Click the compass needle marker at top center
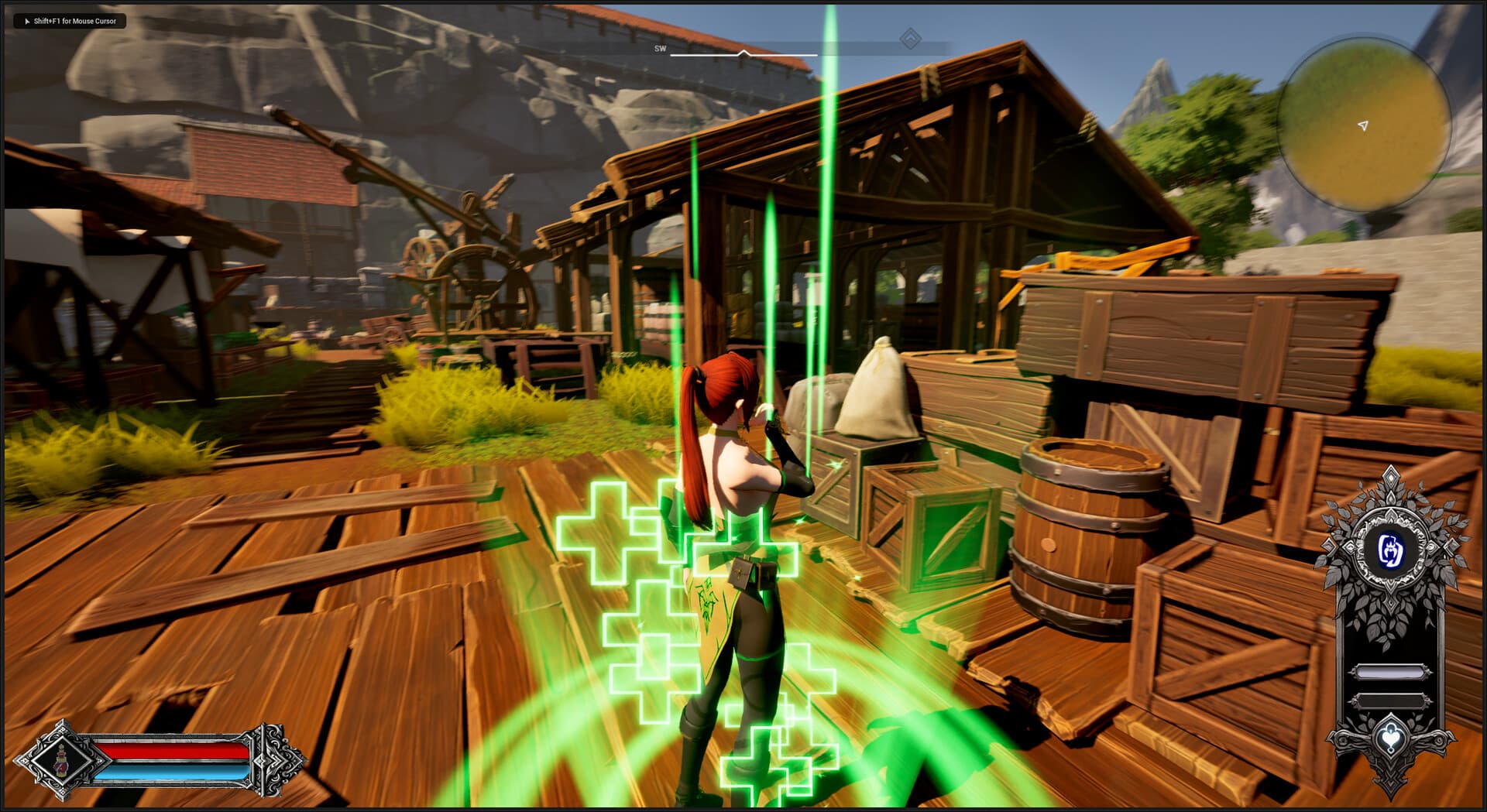The width and height of the screenshot is (1487, 812). (742, 53)
